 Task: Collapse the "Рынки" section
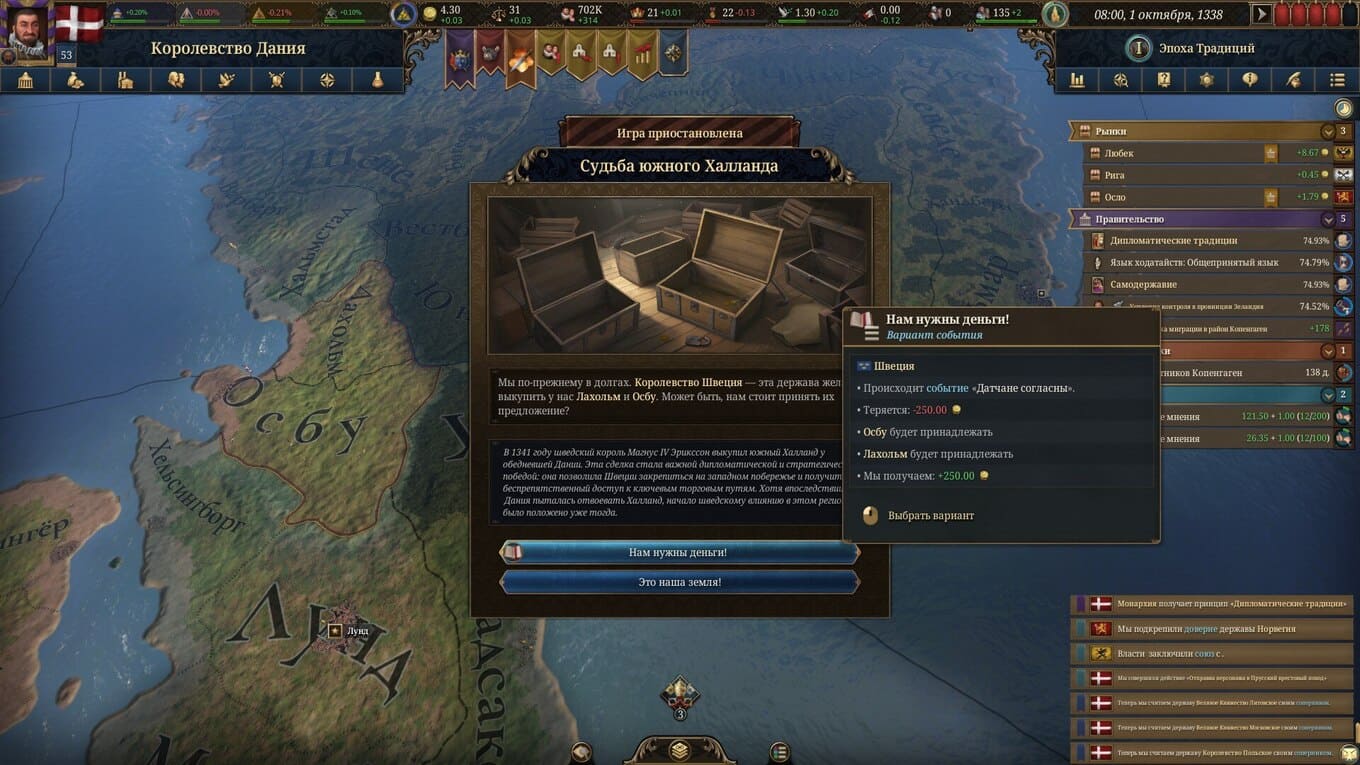(1328, 131)
